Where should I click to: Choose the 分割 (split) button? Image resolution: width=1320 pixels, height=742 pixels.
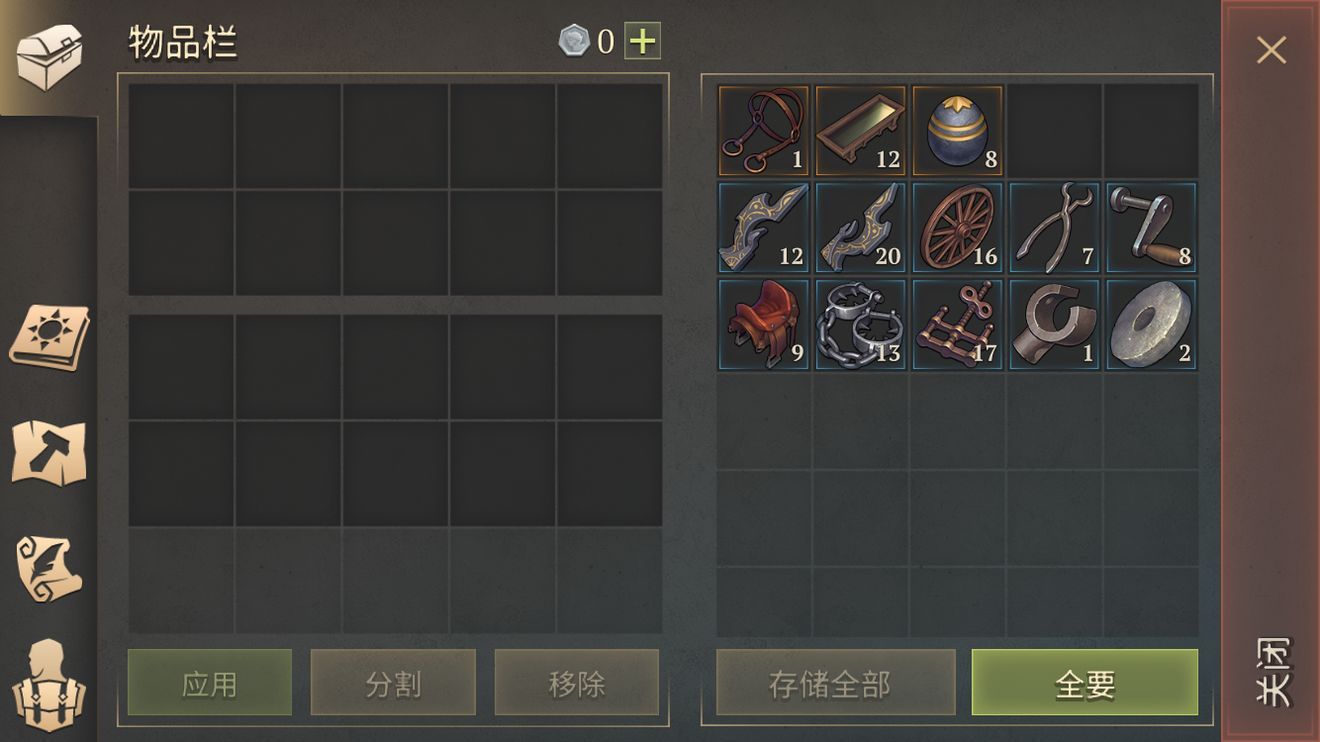point(393,683)
